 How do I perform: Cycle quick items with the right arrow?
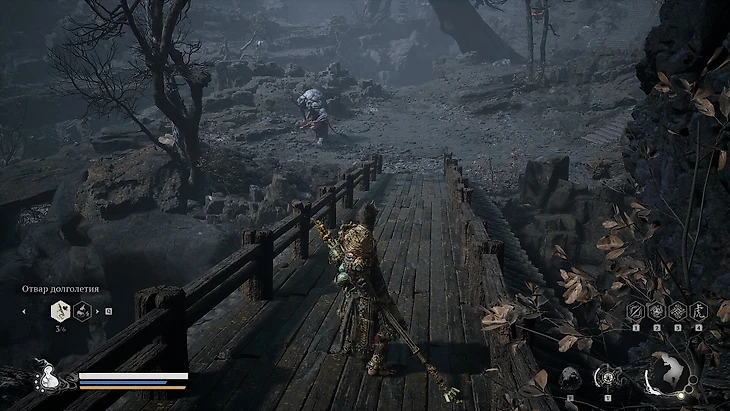(x=98, y=311)
